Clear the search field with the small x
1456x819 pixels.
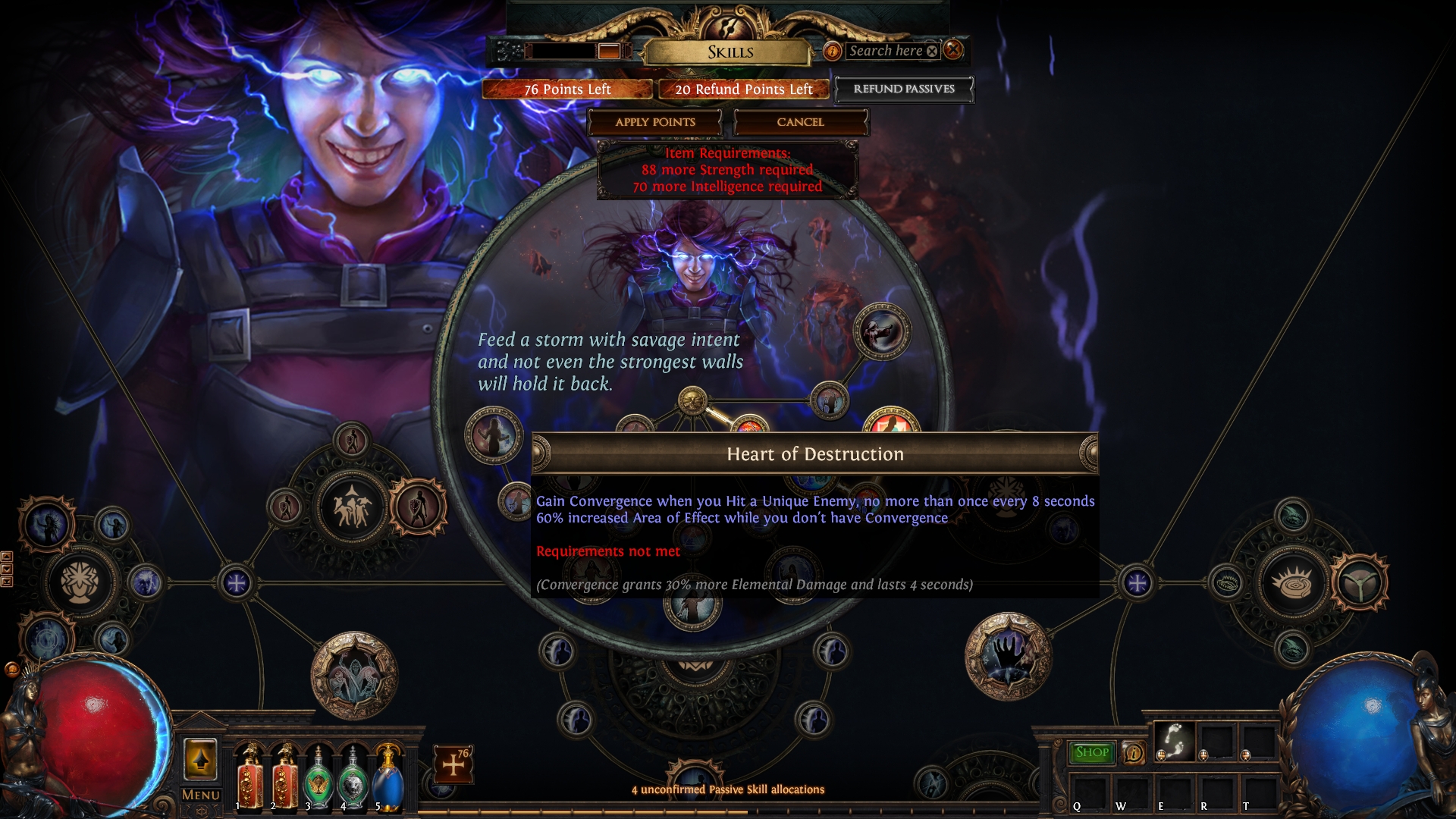click(932, 51)
